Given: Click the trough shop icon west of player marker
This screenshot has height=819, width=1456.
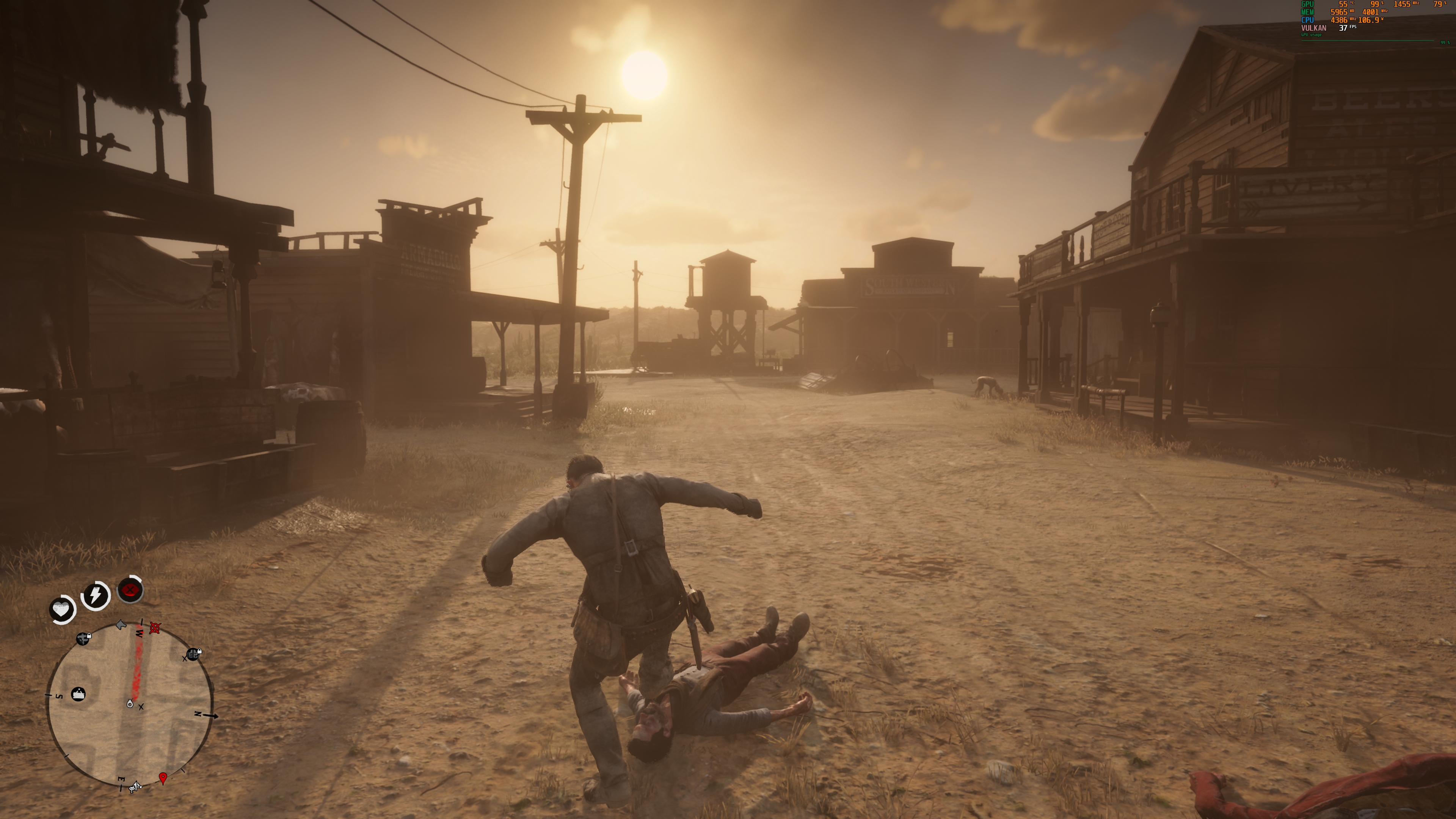Looking at the screenshot, I should point(78,695).
